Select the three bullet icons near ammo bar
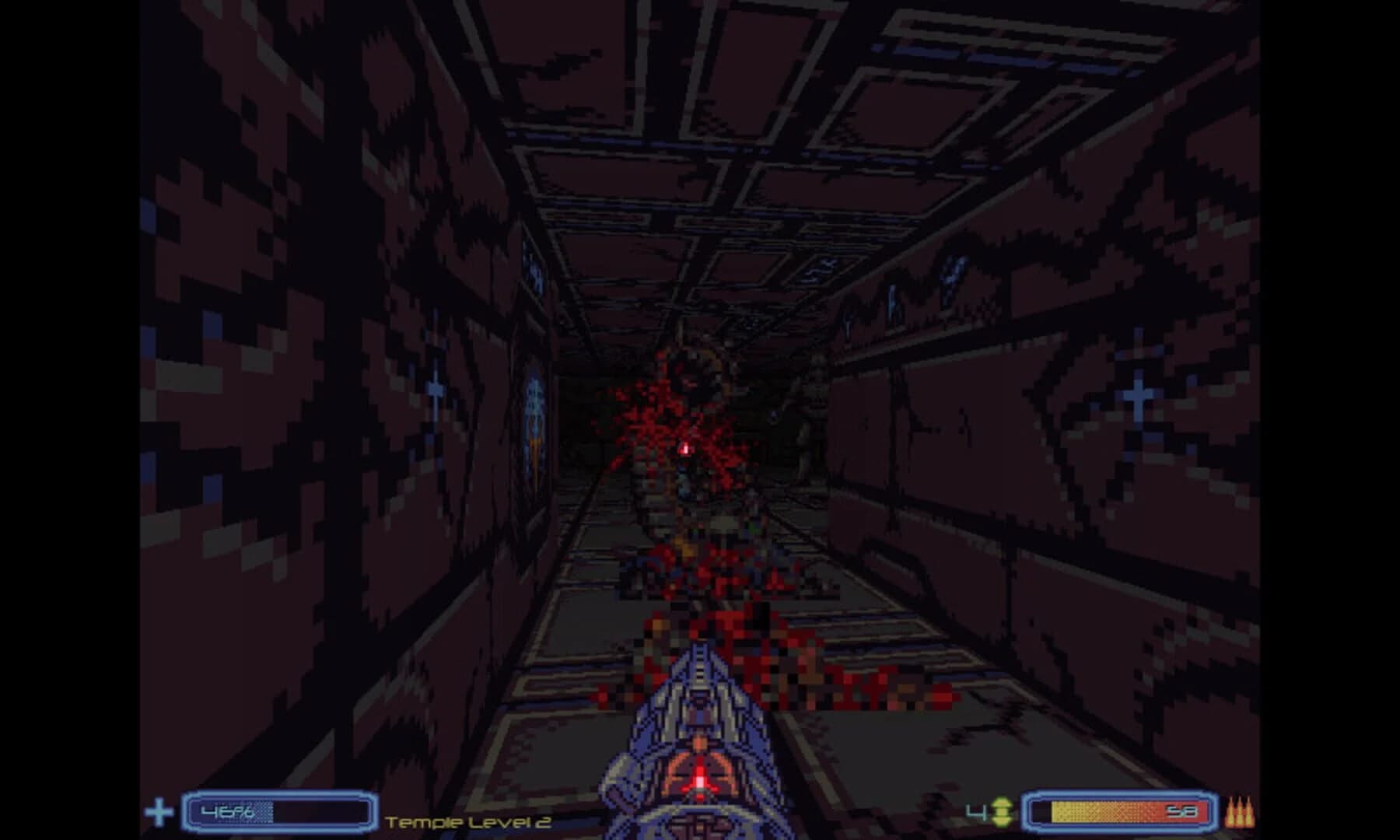This screenshot has height=840, width=1400. point(1240,811)
